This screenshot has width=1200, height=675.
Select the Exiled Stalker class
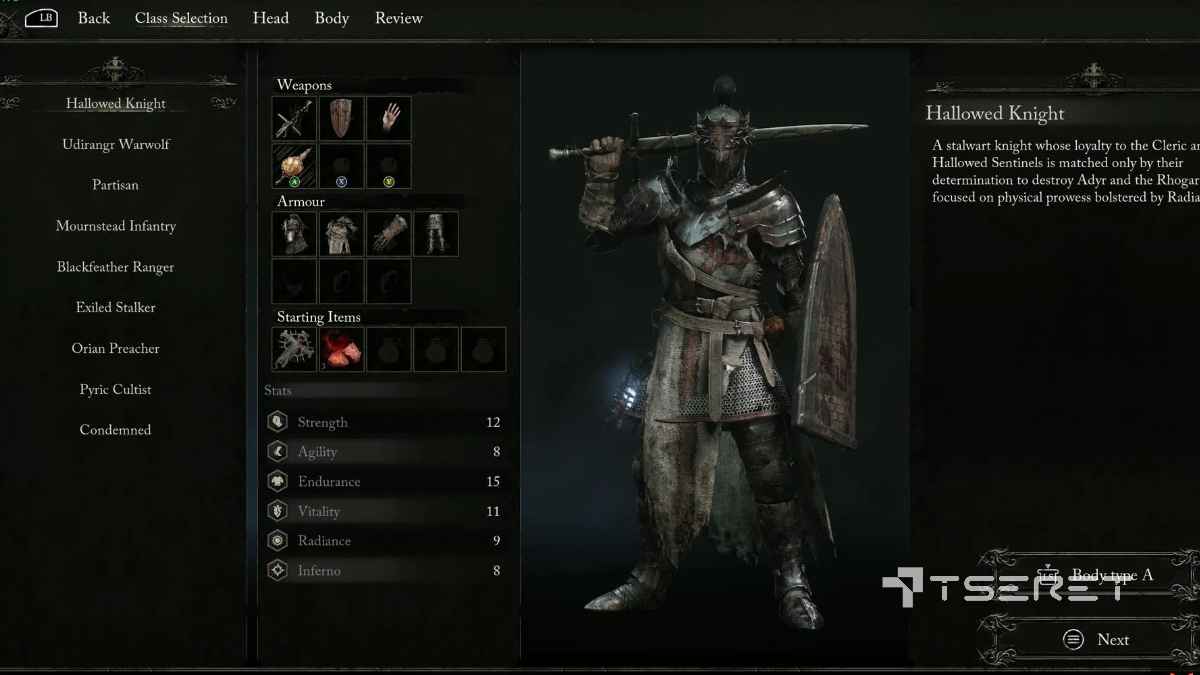coord(116,308)
